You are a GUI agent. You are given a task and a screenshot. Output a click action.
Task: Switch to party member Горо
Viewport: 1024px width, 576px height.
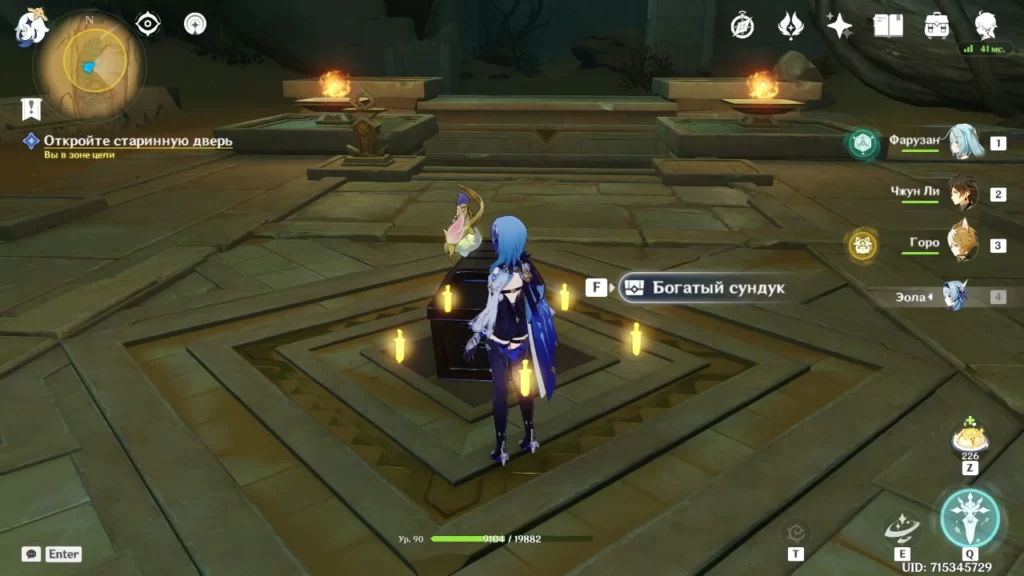pos(962,244)
